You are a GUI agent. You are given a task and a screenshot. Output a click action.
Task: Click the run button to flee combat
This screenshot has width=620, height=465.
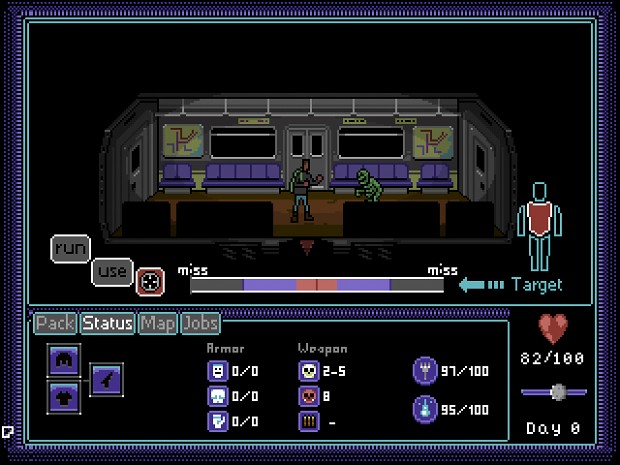[x=70, y=247]
